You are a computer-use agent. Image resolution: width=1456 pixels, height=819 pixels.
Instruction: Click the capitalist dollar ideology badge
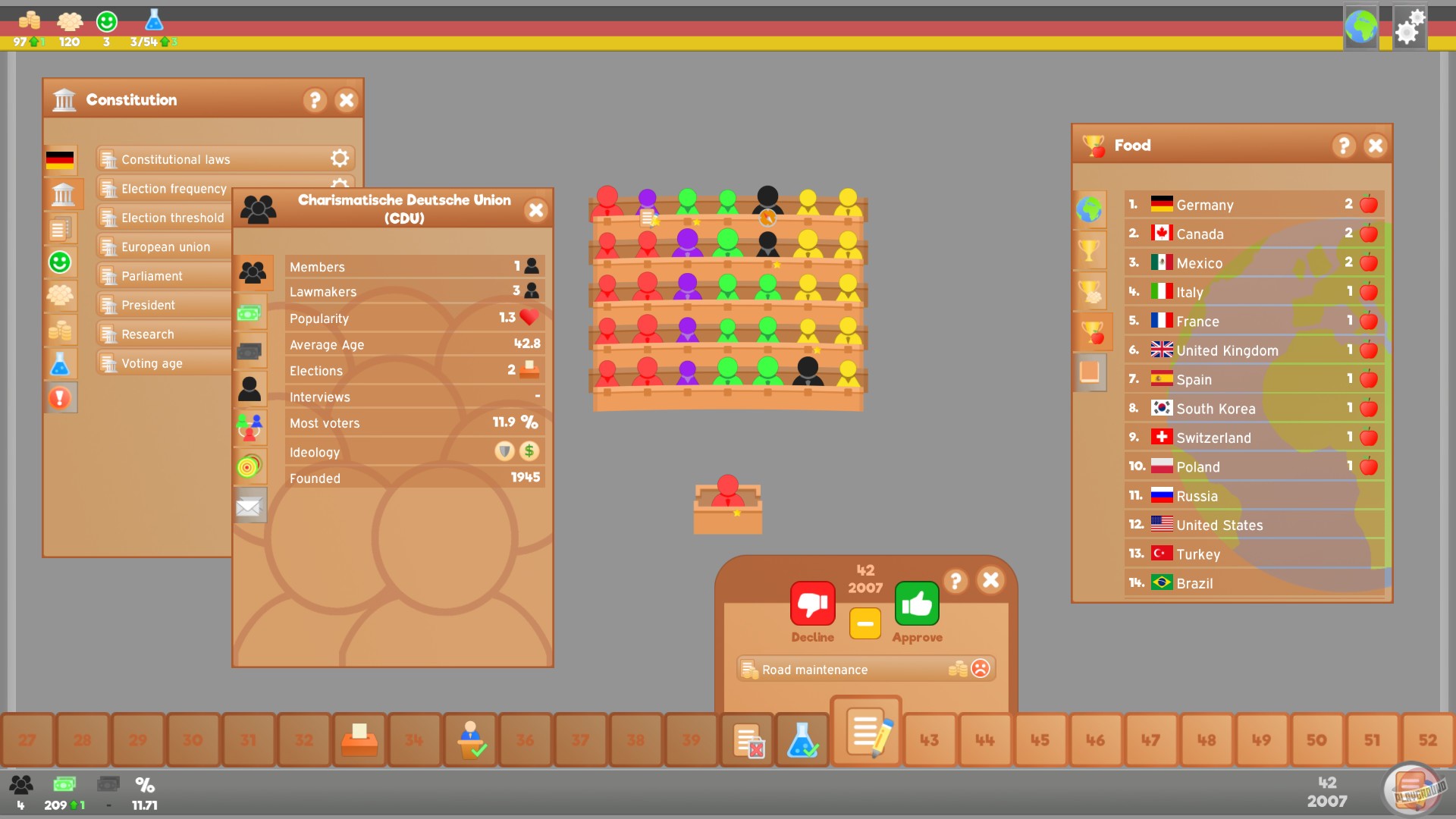529,451
